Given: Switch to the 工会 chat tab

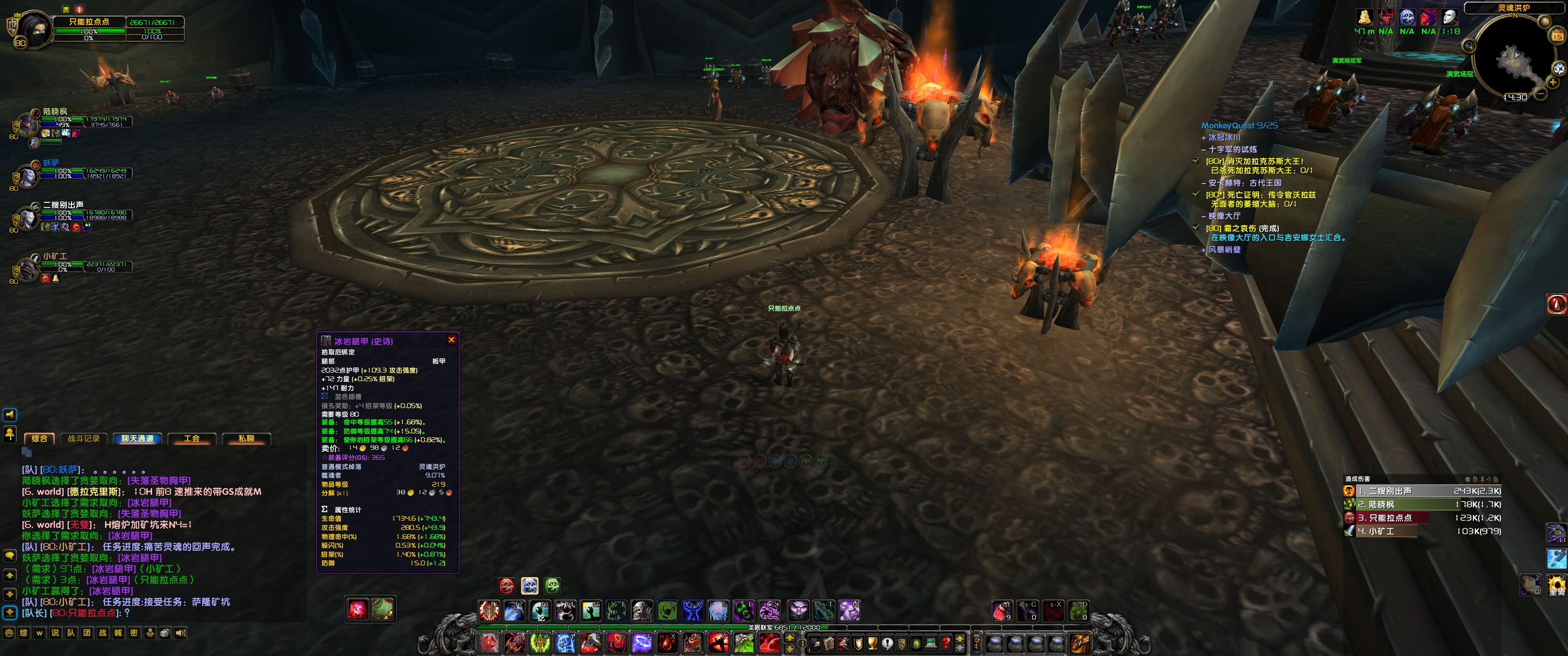Looking at the screenshot, I should tap(192, 439).
